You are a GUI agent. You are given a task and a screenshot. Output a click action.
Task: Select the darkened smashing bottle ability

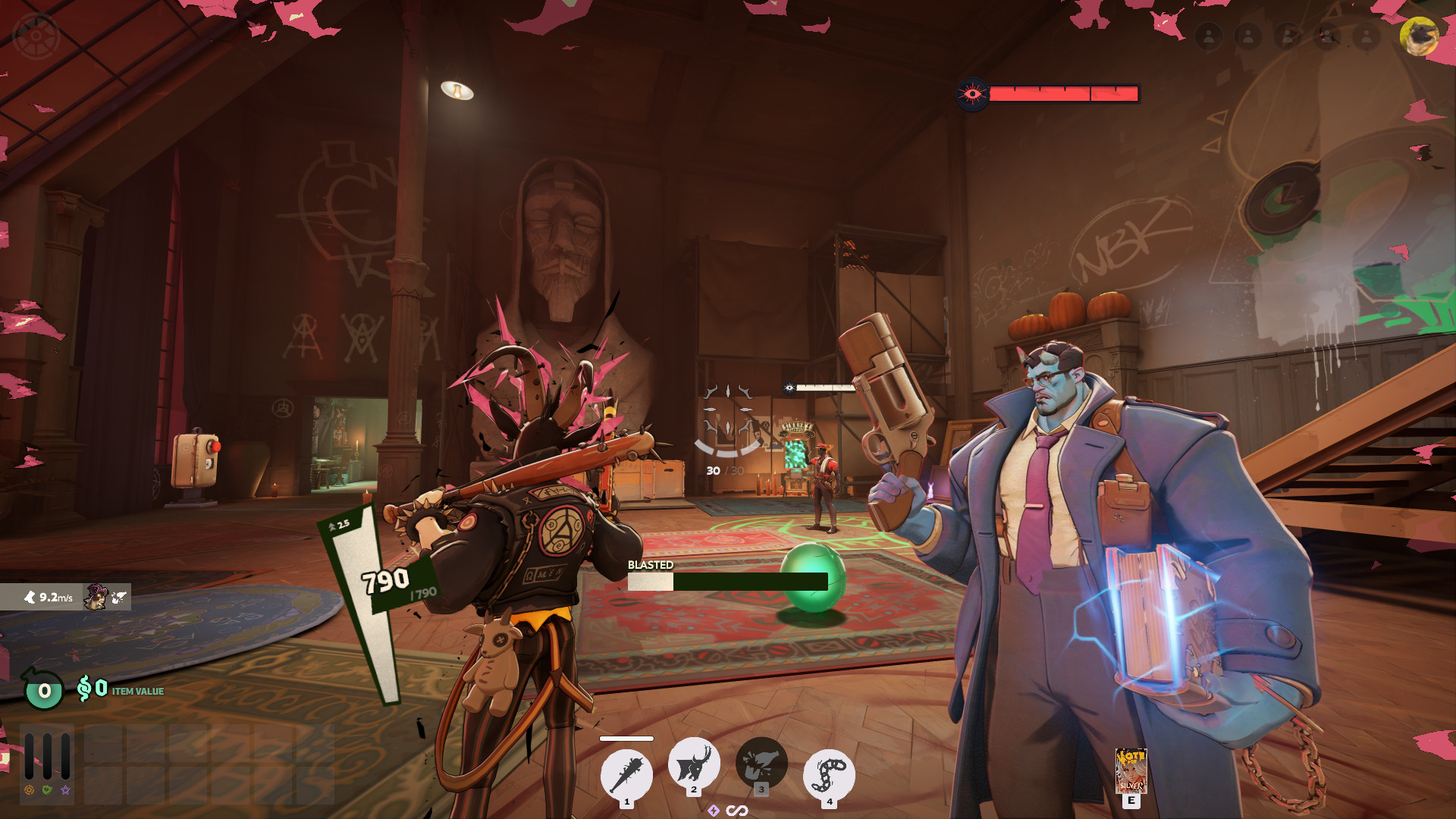point(761,763)
